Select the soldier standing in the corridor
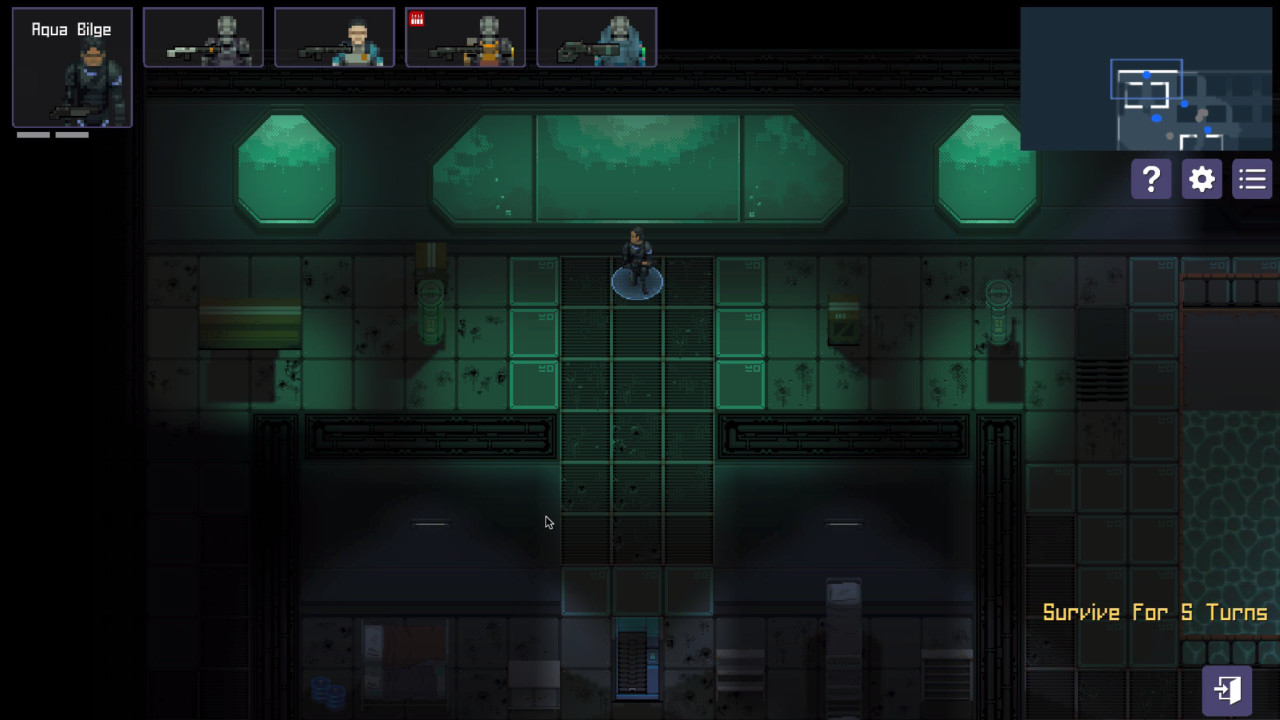This screenshot has width=1280, height=720. pos(637,260)
